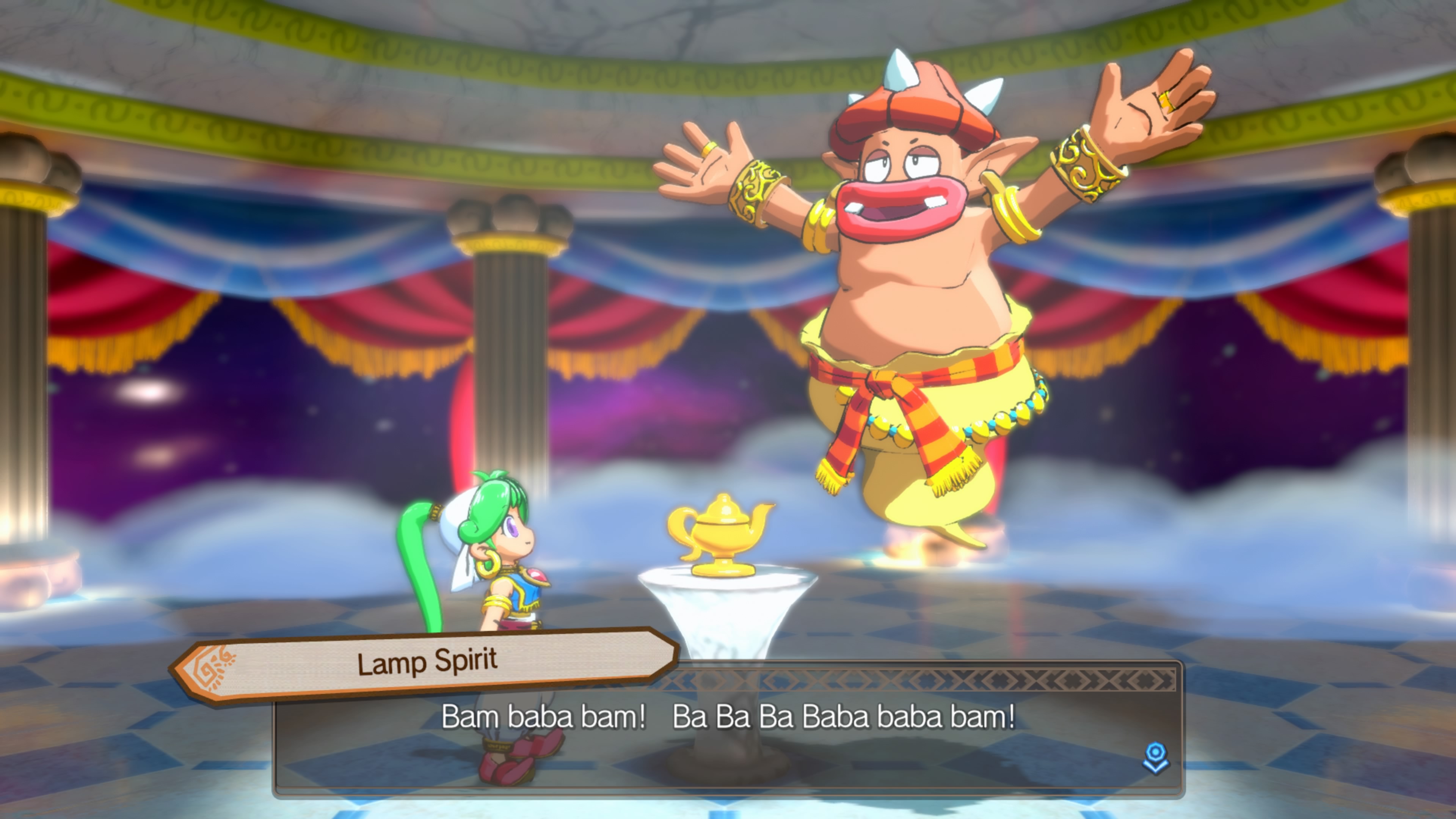1456x819 pixels.
Task: Advance dialogue using the blue continue indicator
Action: pyautogui.click(x=1155, y=758)
